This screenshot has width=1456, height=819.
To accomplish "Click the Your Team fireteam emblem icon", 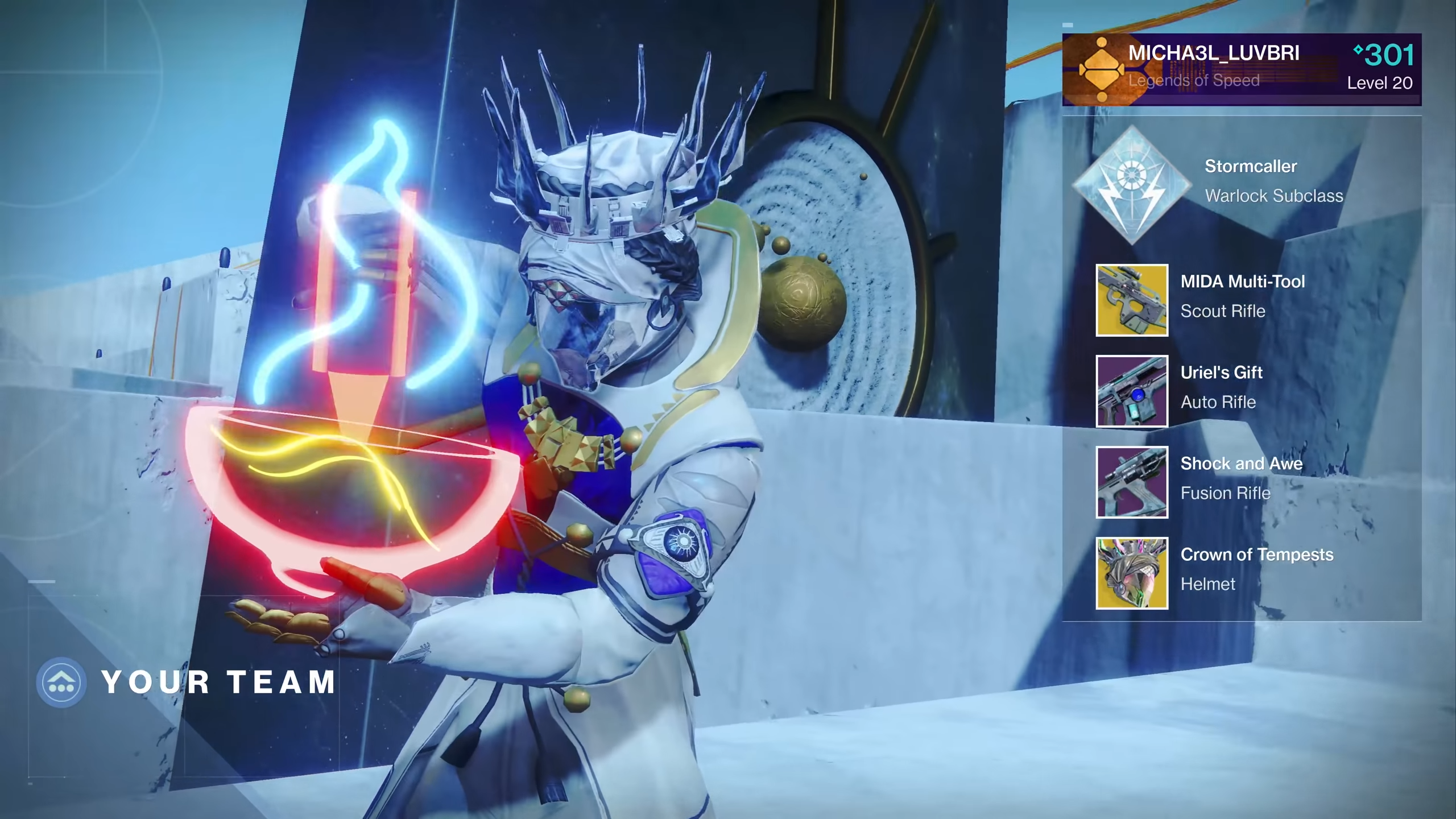I will [61, 682].
